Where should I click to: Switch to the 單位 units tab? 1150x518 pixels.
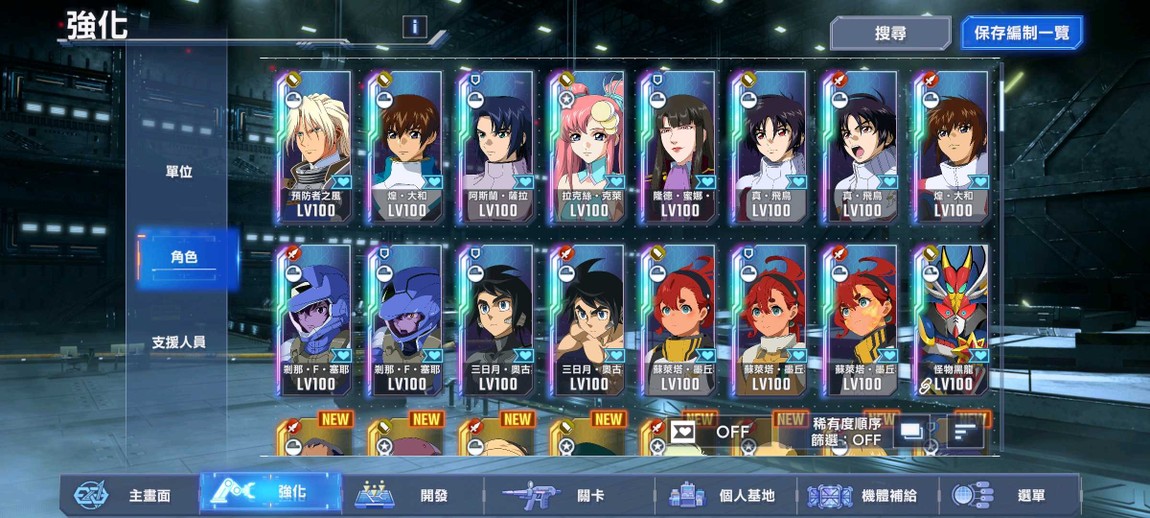click(179, 172)
